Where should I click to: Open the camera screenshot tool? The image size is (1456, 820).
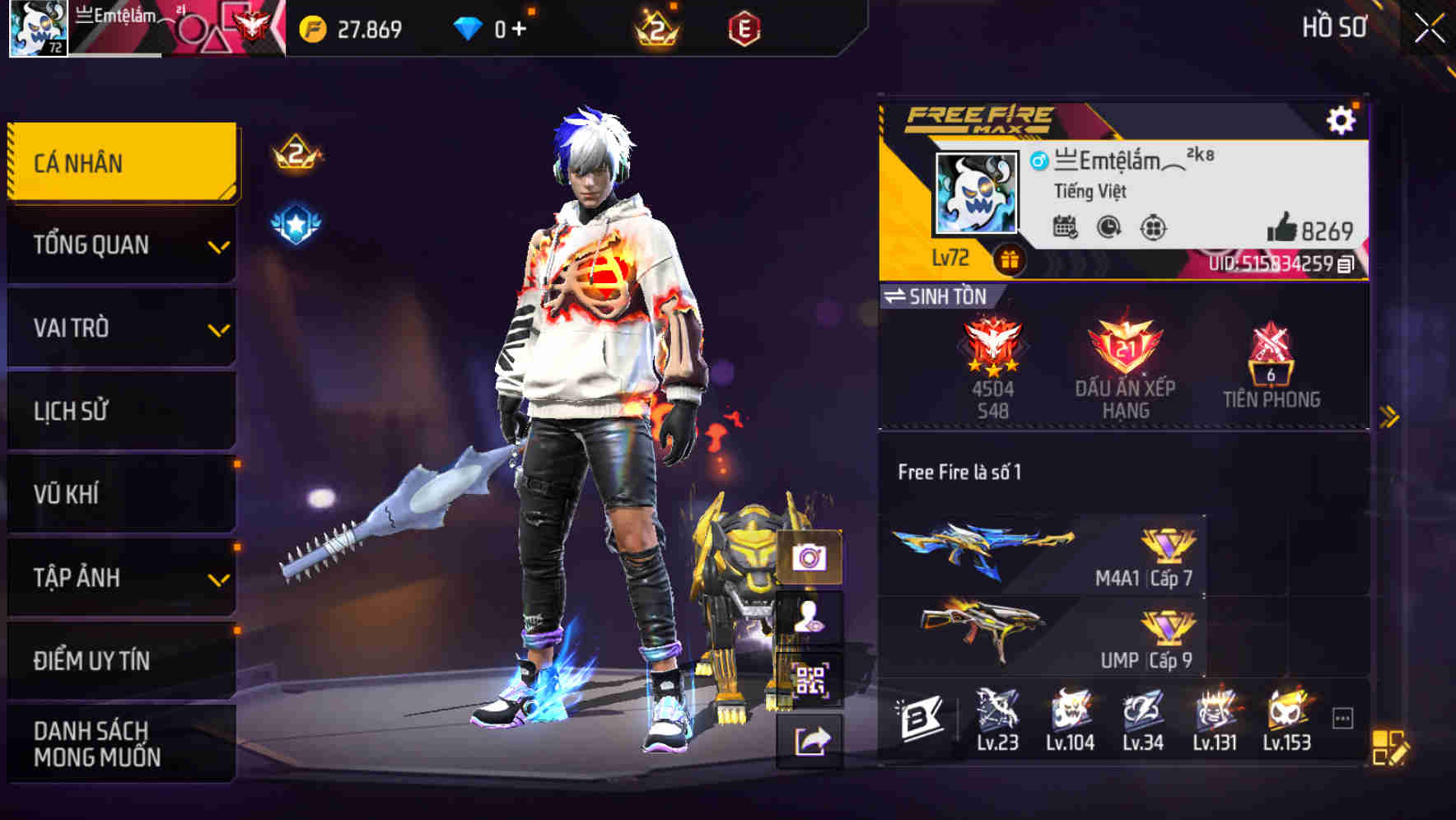[x=810, y=558]
